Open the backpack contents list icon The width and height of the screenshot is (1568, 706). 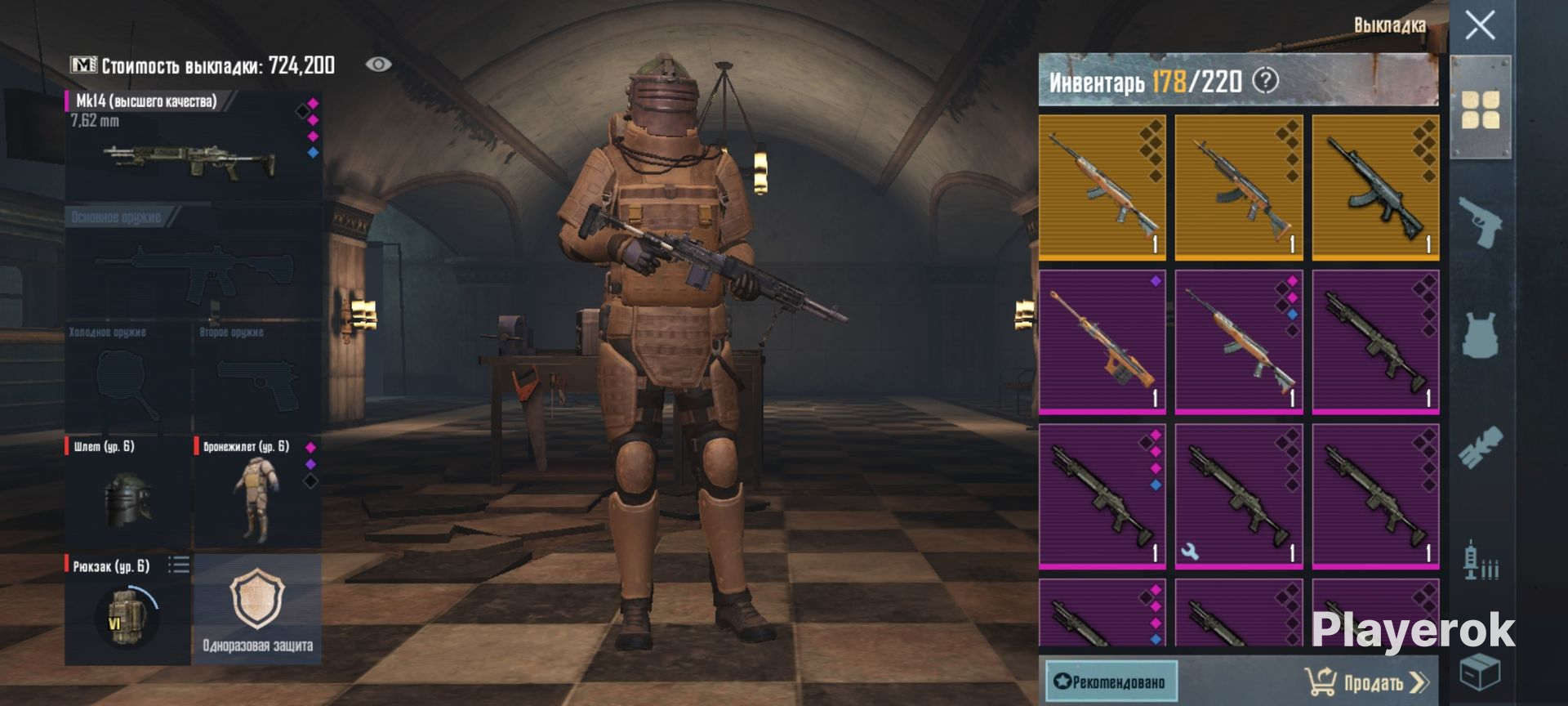click(179, 565)
